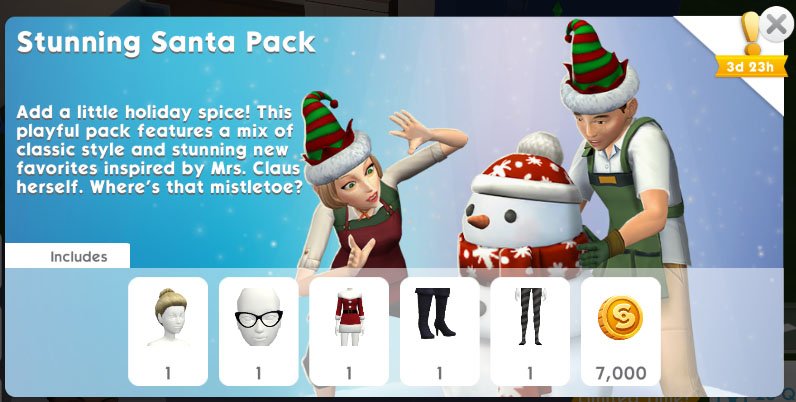Screen dimensions: 796x402
Task: Tap the exclamation limited-time offer icon
Action: click(748, 38)
